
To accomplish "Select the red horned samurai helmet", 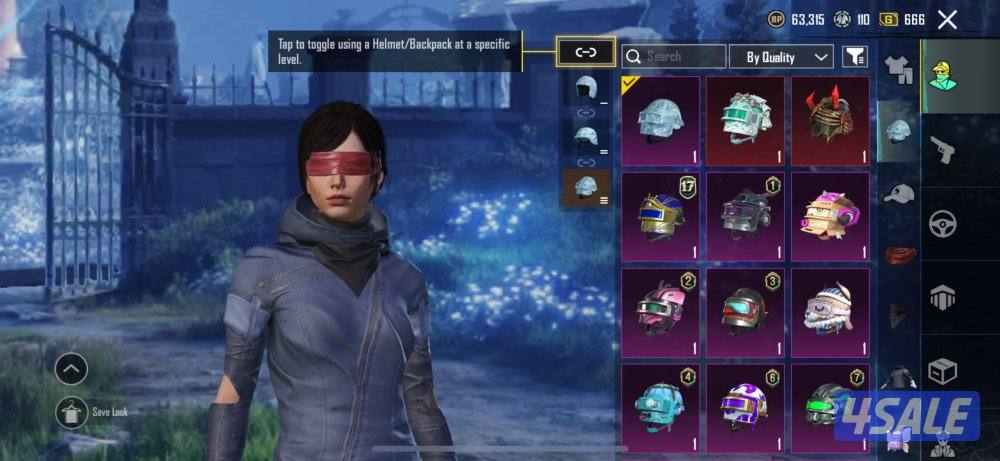I will pyautogui.click(x=830, y=120).
